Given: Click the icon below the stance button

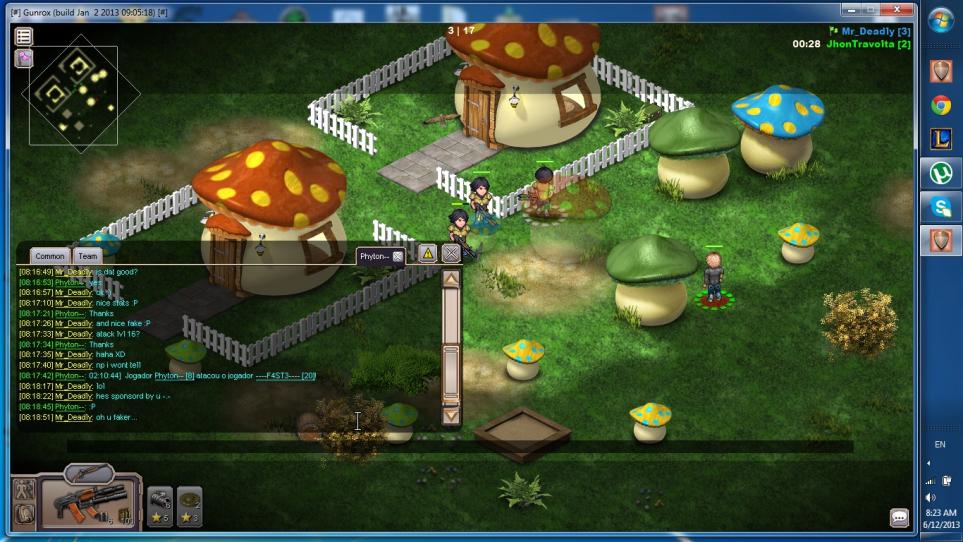Looking at the screenshot, I should pos(25,514).
